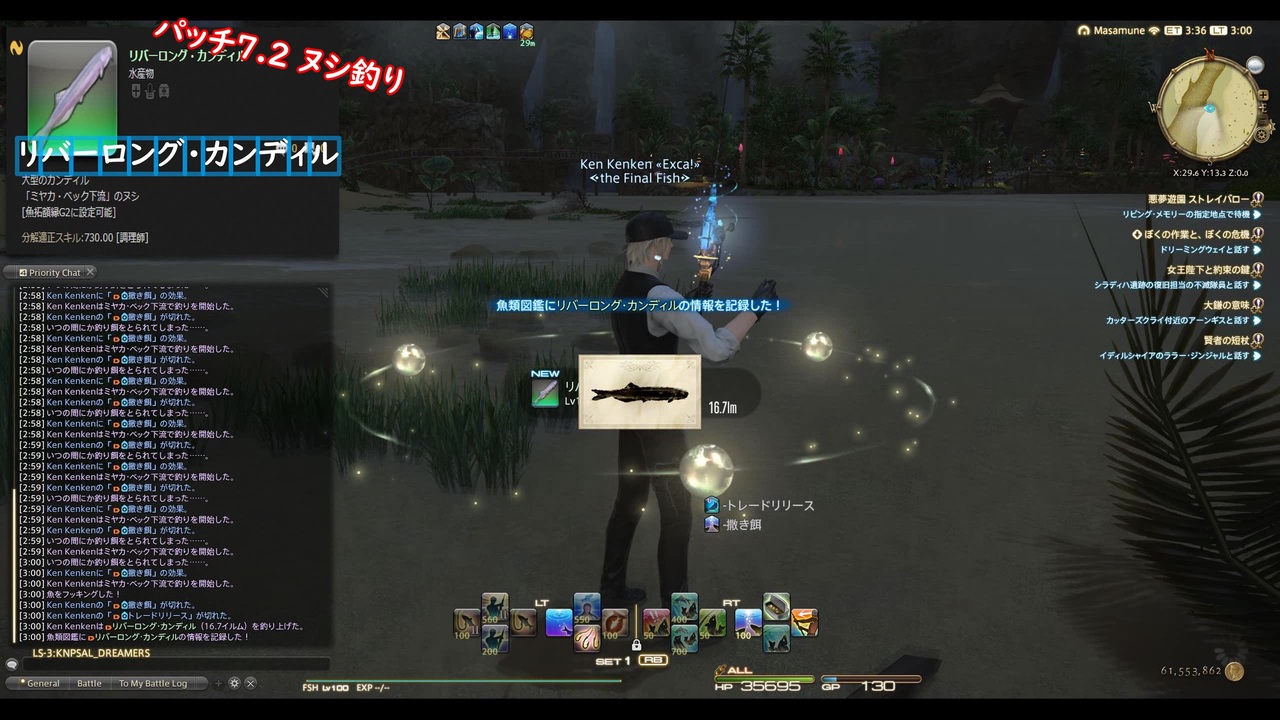Click the hourglass status buff to toggle it off
Viewport: 1280px width, 720px height.
pos(443,31)
